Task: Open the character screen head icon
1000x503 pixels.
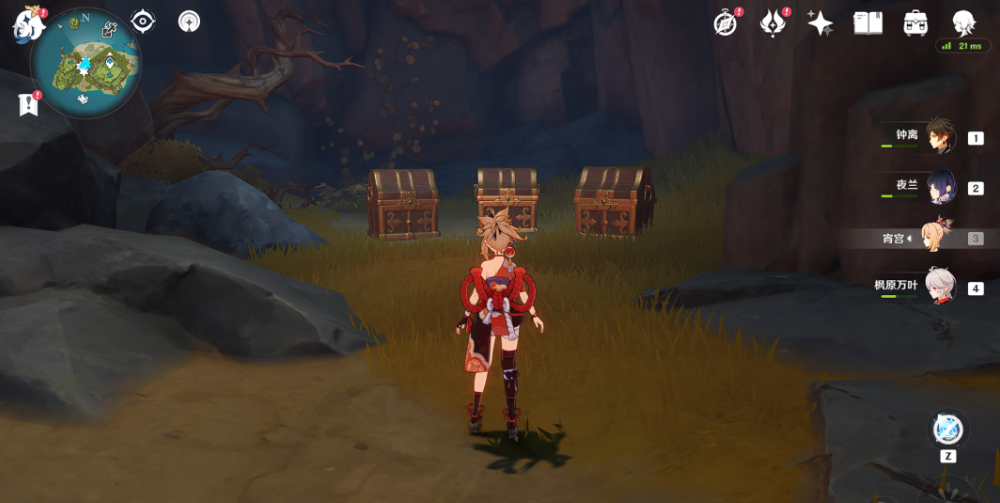Action: pos(963,22)
